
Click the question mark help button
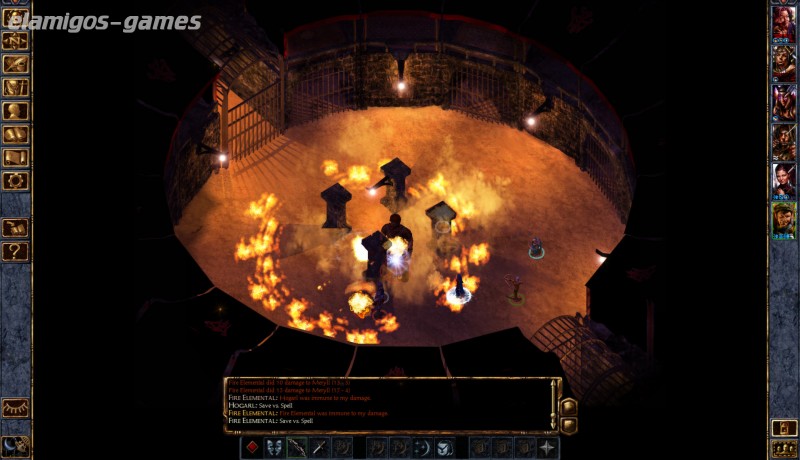(15, 252)
